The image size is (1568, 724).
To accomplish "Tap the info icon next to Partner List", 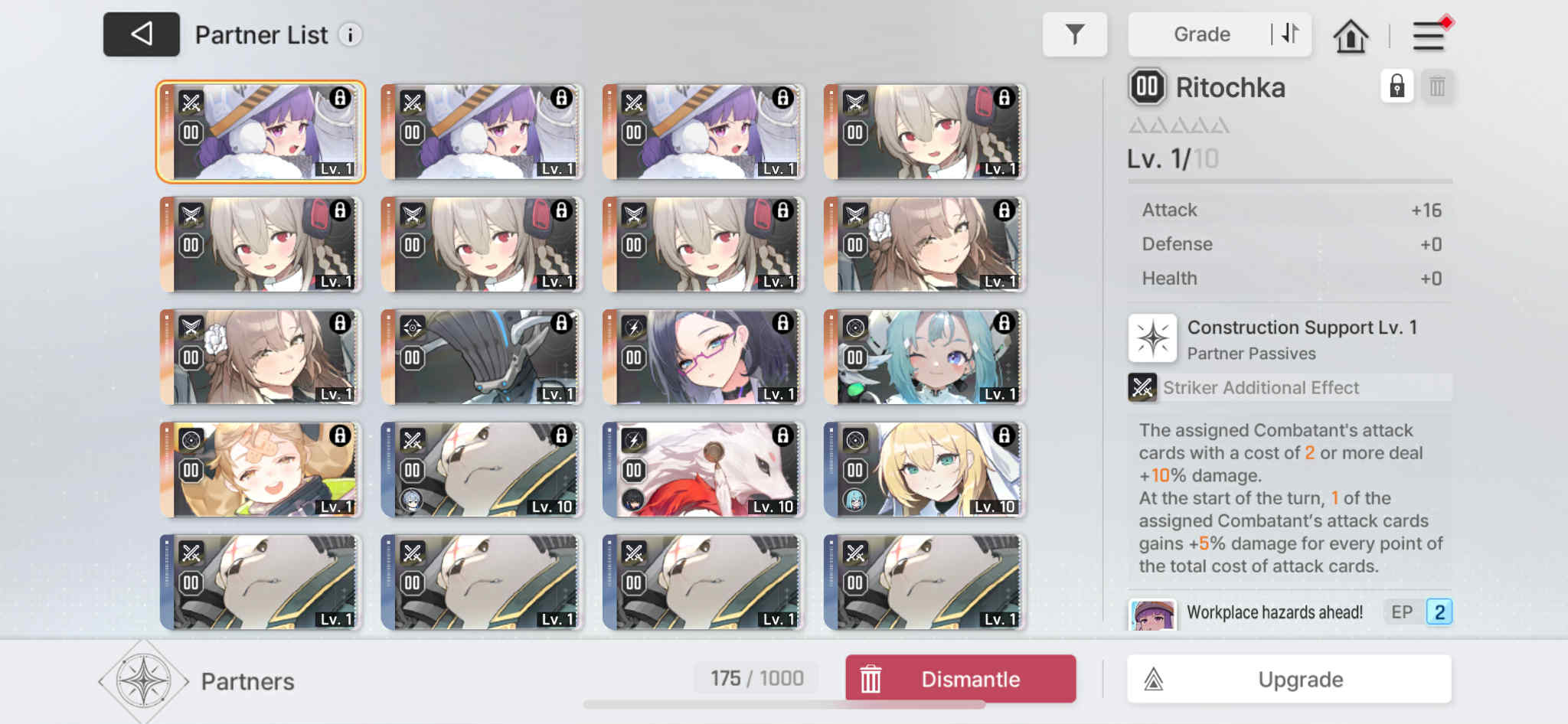I will [x=351, y=34].
